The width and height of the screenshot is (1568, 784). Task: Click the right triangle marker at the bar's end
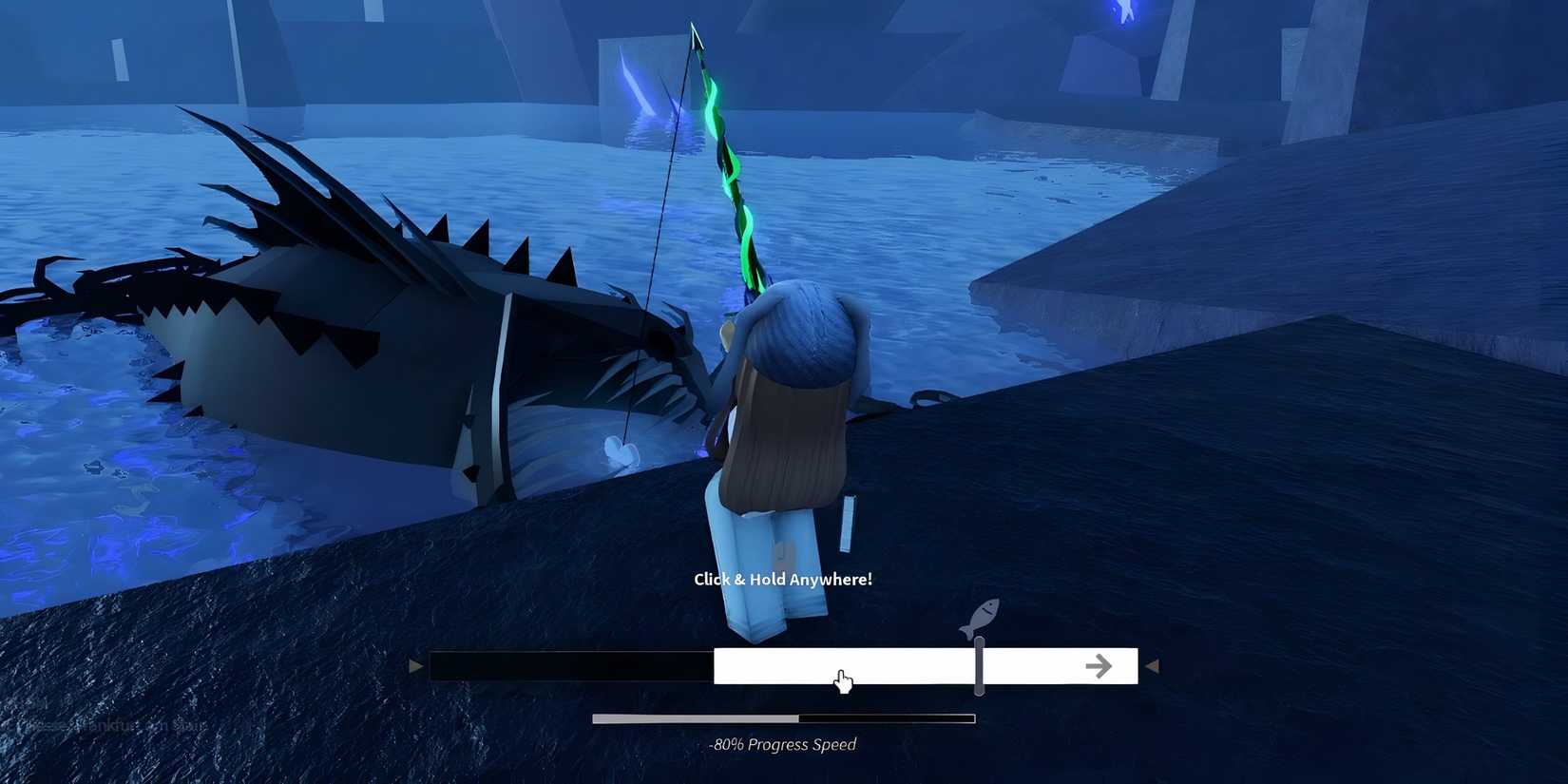click(1152, 665)
